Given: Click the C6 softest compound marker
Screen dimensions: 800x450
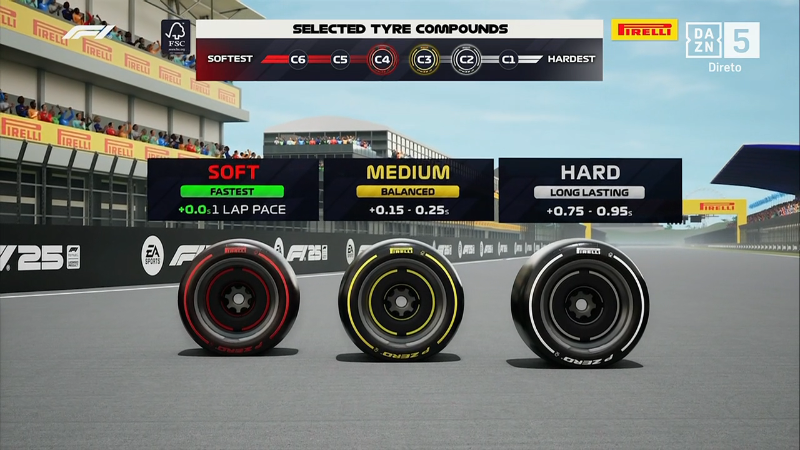Looking at the screenshot, I should (297, 60).
